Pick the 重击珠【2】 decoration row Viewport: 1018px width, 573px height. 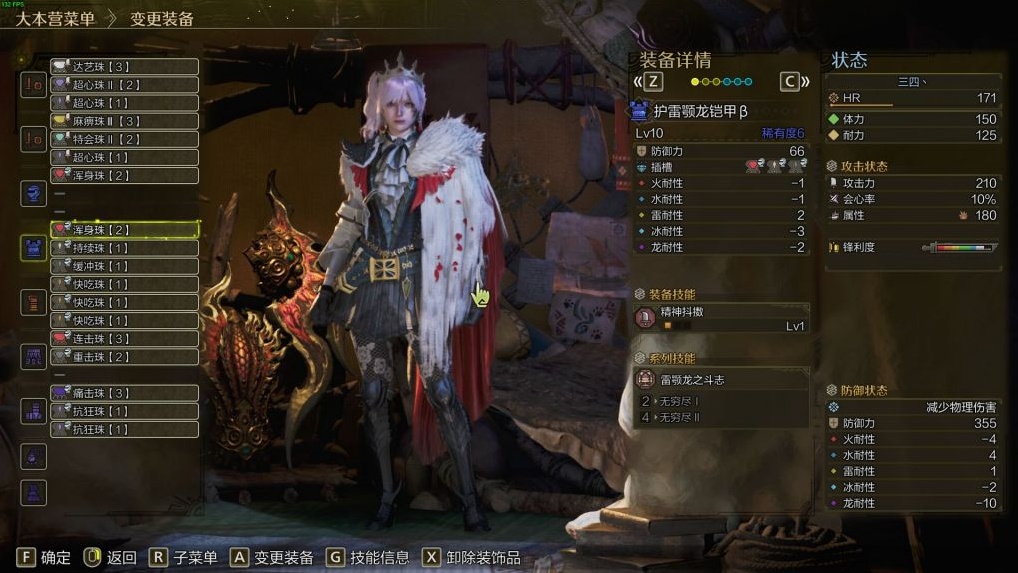click(124, 357)
